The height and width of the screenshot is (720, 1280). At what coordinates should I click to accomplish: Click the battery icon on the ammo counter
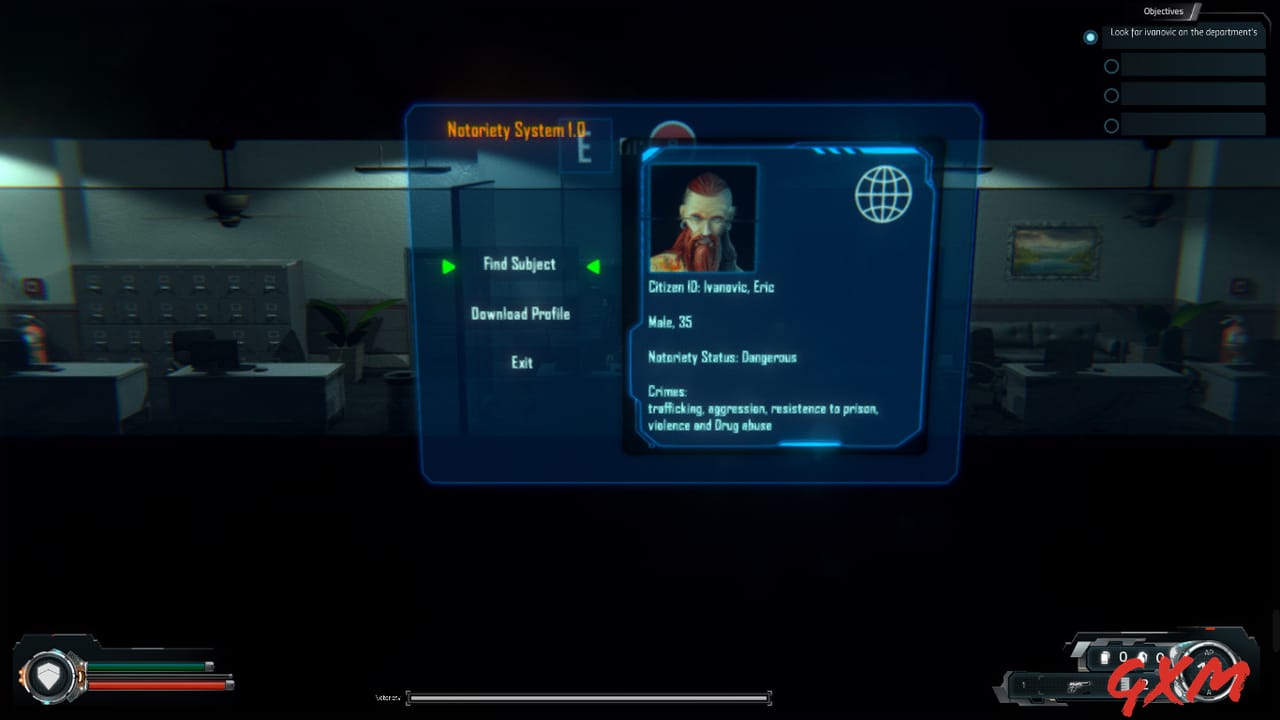pyautogui.click(x=1104, y=655)
